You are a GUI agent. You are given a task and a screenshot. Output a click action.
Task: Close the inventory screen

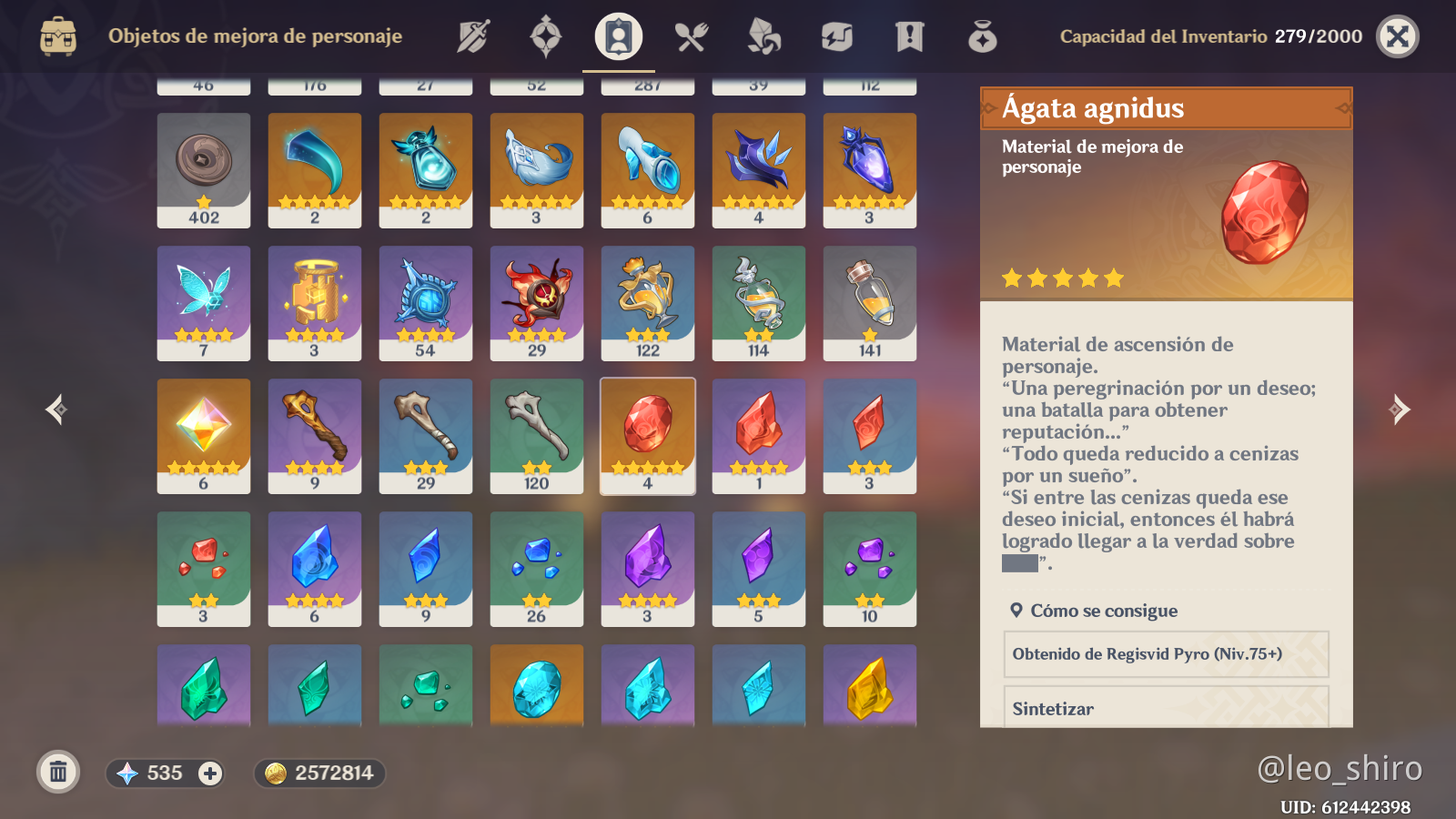coord(1398,36)
